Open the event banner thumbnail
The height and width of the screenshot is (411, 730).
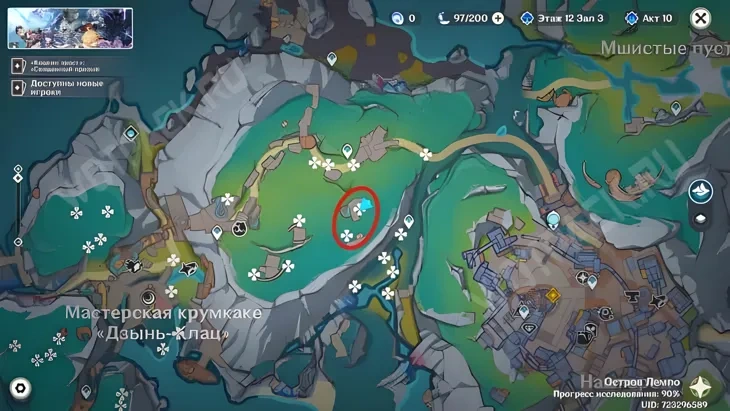pos(70,28)
